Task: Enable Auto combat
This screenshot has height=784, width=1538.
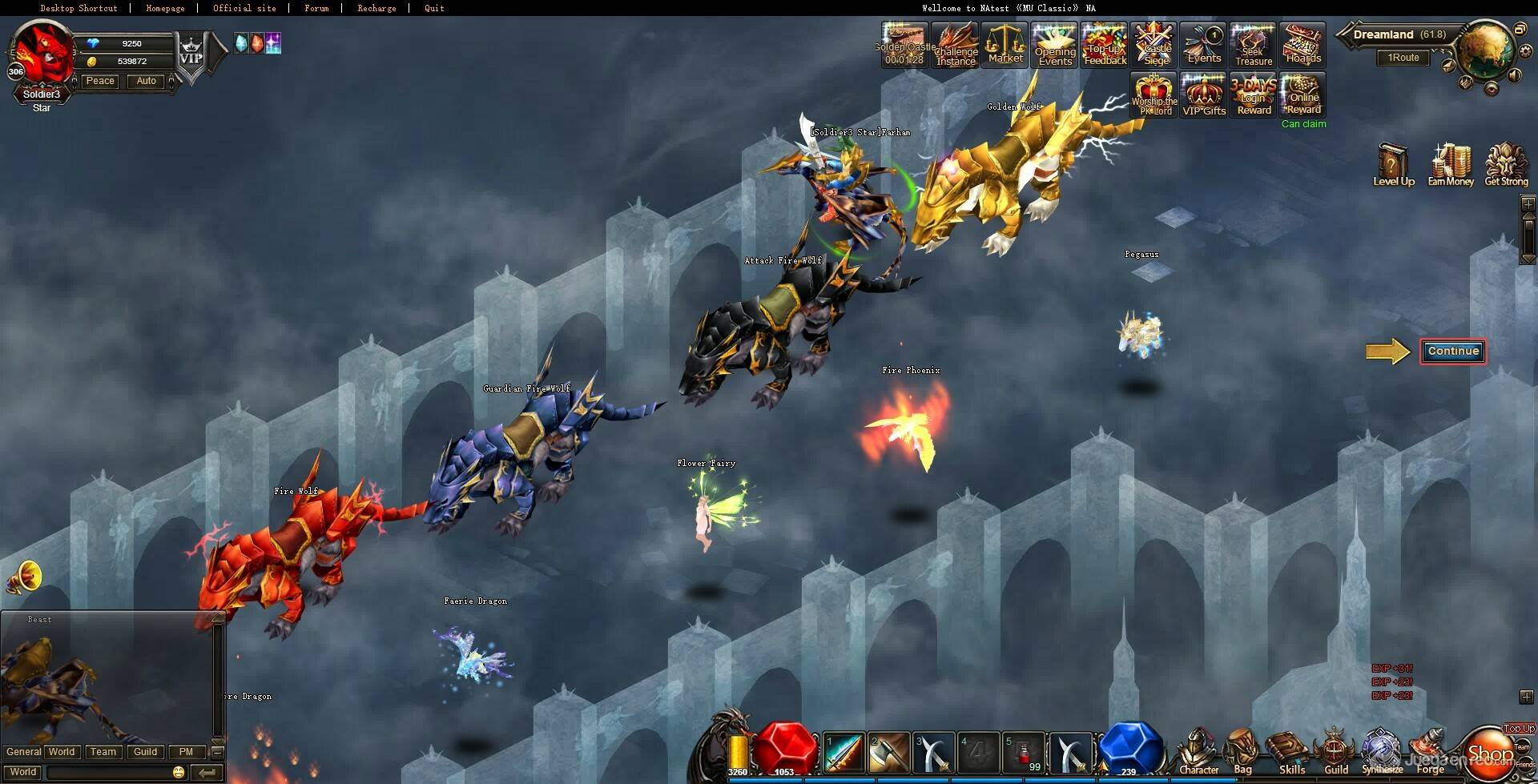Action: [146, 81]
